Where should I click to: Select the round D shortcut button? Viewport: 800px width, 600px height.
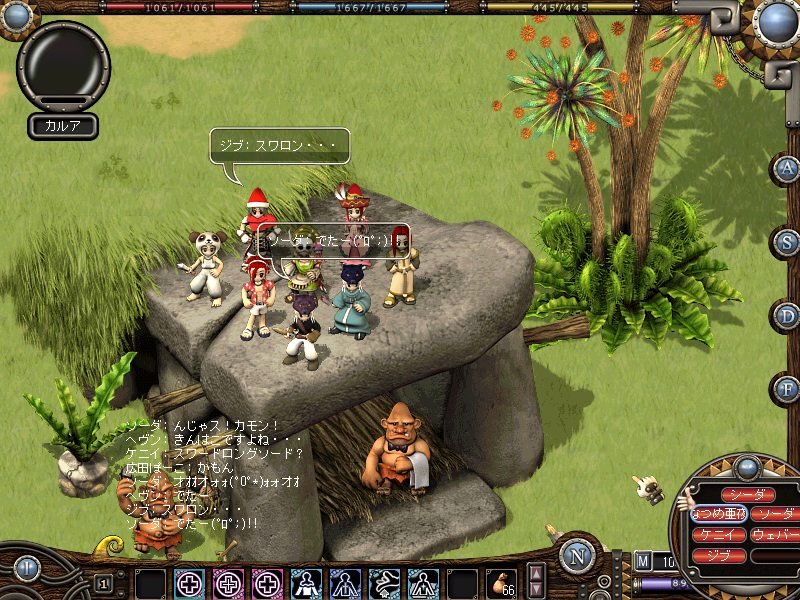pyautogui.click(x=786, y=315)
